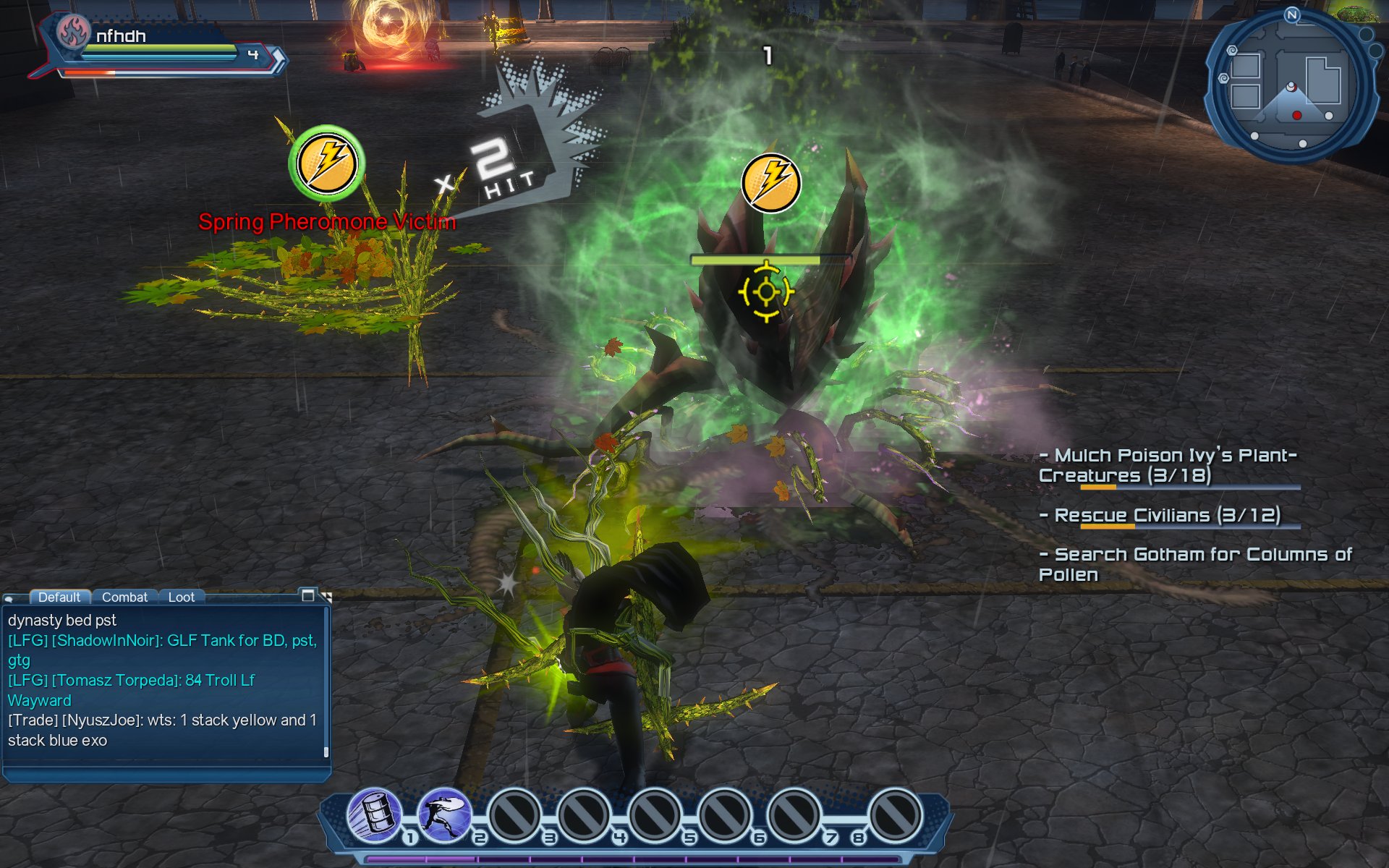Image resolution: width=1389 pixels, height=868 pixels.
Task: Click the chat speech bubble icon
Action: coord(9,598)
